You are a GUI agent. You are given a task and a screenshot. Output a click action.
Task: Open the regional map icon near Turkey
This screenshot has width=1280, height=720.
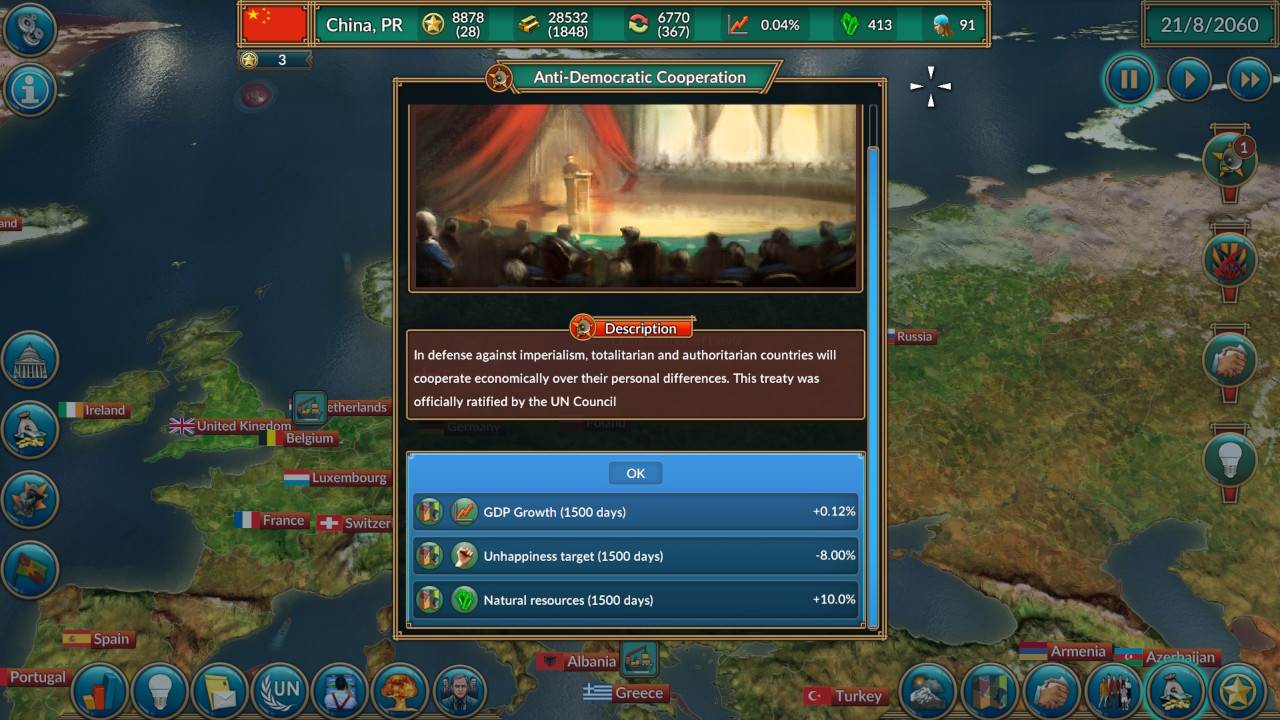tap(990, 691)
